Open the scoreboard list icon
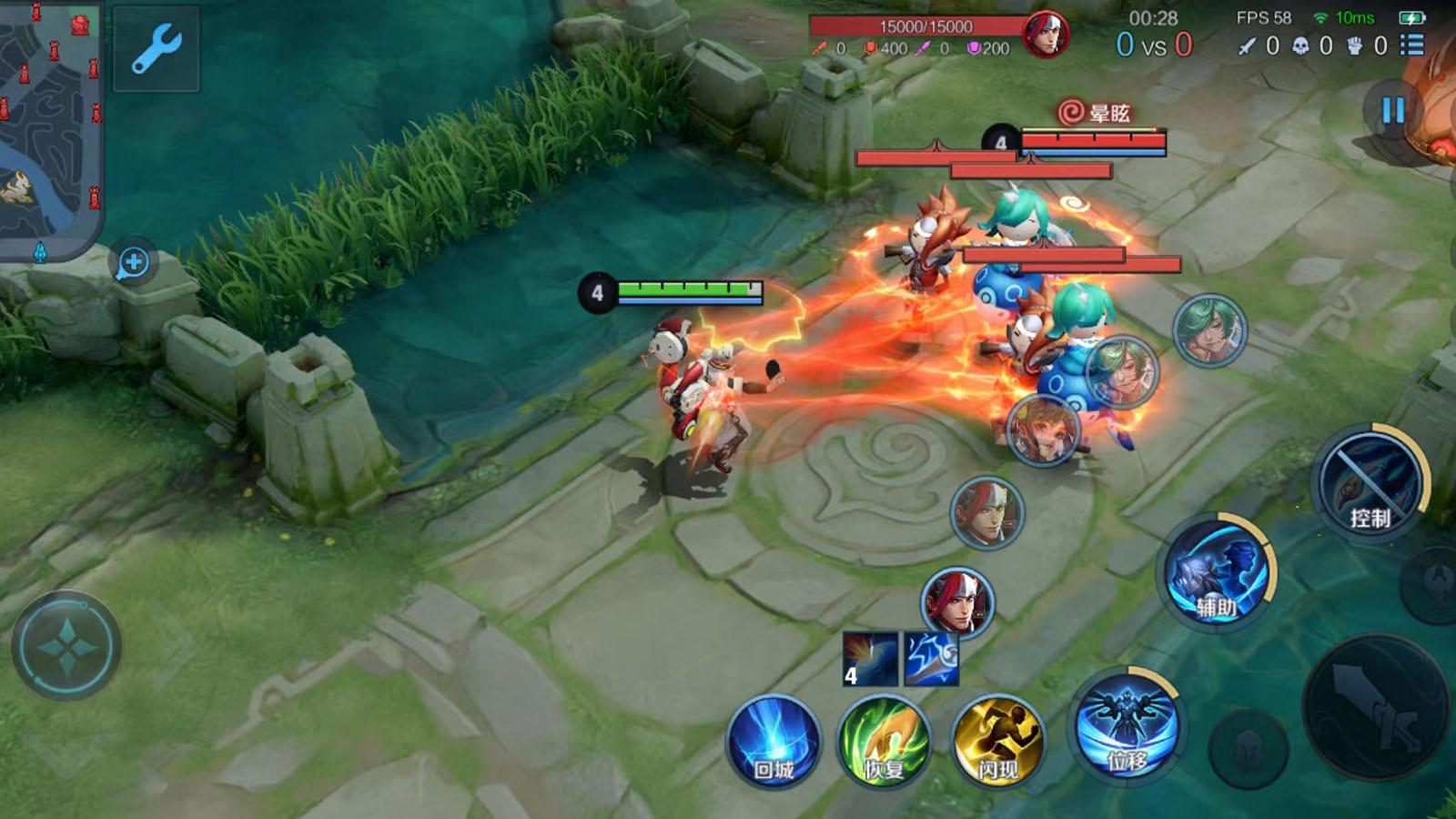Image resolution: width=1456 pixels, height=819 pixels. pyautogui.click(x=1412, y=45)
